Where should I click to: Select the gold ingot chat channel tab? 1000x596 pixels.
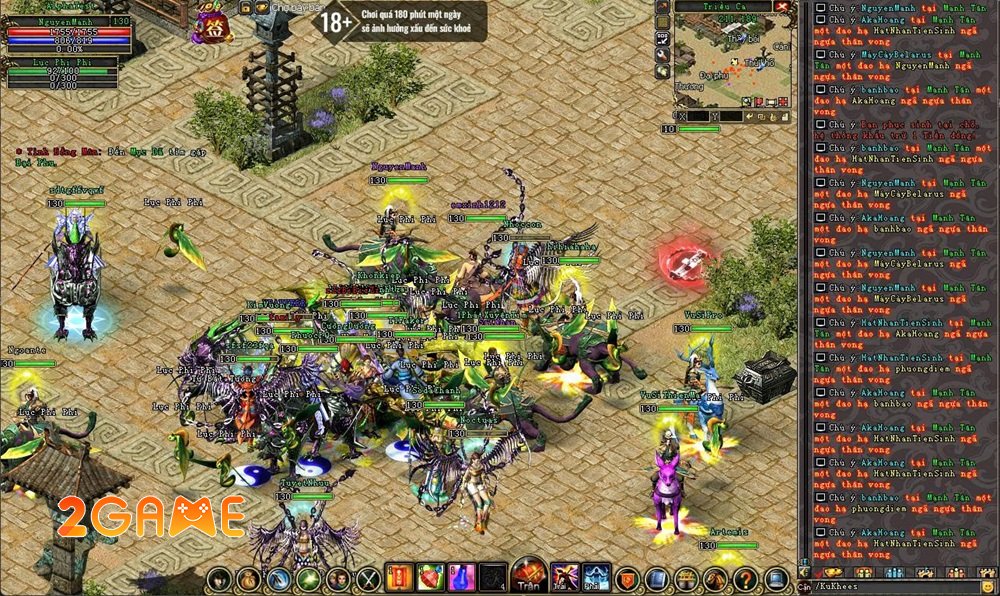(x=832, y=572)
